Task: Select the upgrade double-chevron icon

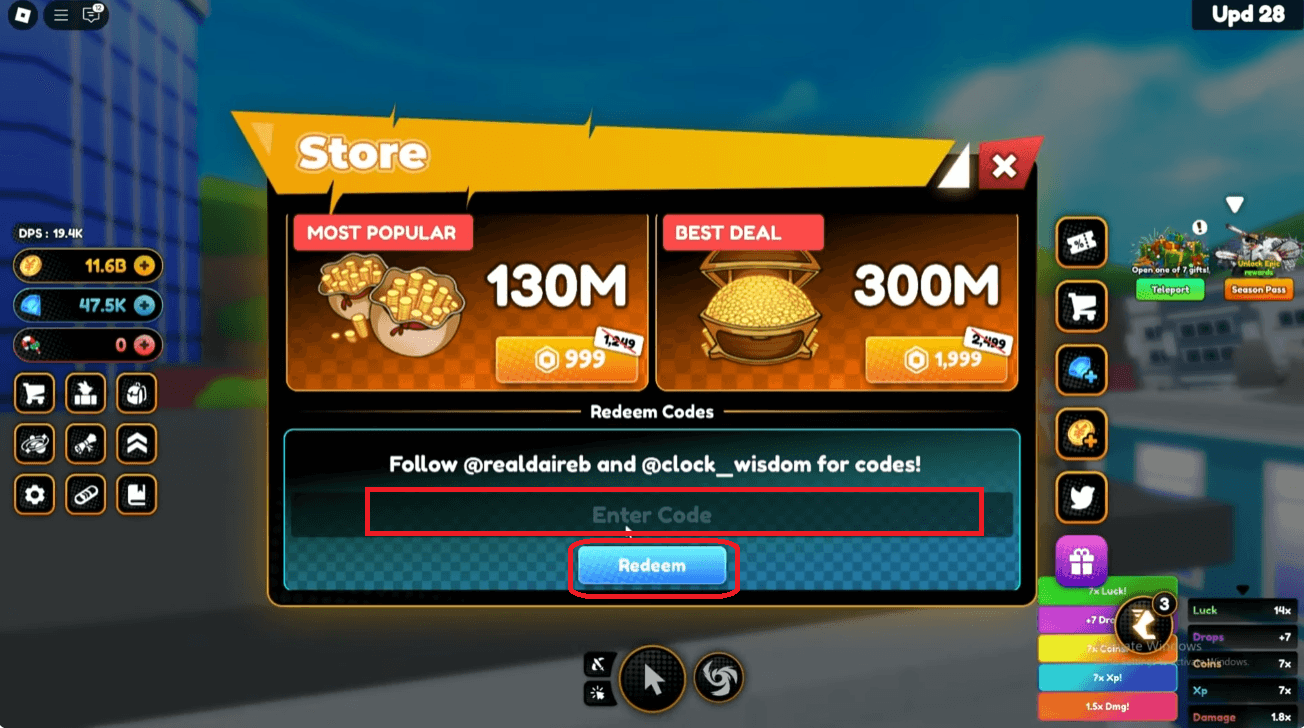Action: tap(136, 444)
